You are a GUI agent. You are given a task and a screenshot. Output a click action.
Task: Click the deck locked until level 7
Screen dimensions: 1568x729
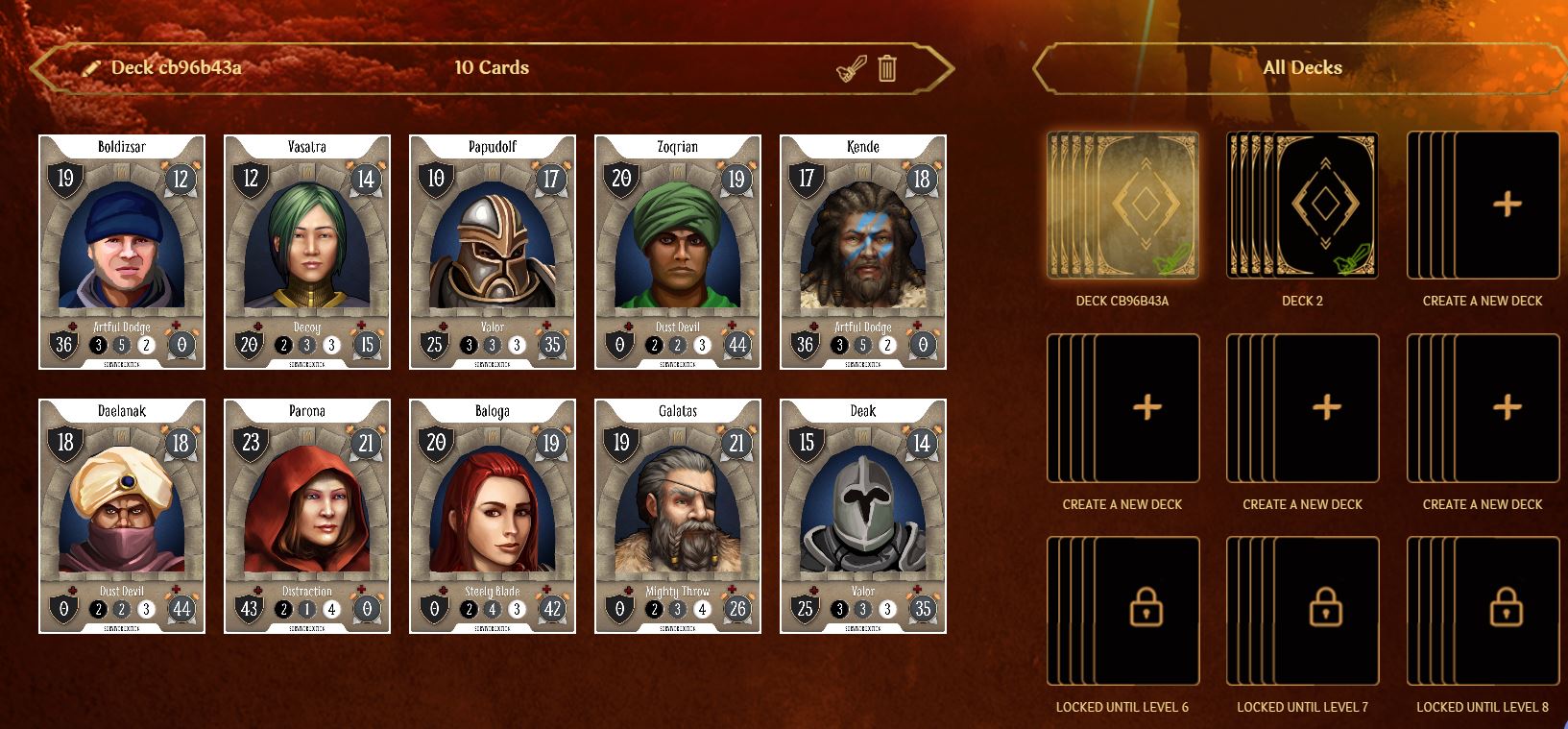tap(1303, 611)
